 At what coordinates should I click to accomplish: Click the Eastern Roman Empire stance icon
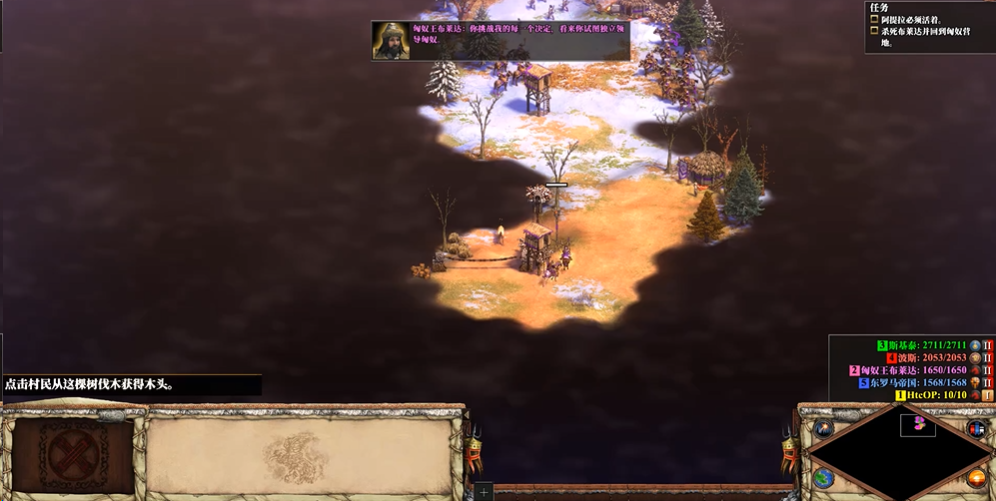(988, 382)
